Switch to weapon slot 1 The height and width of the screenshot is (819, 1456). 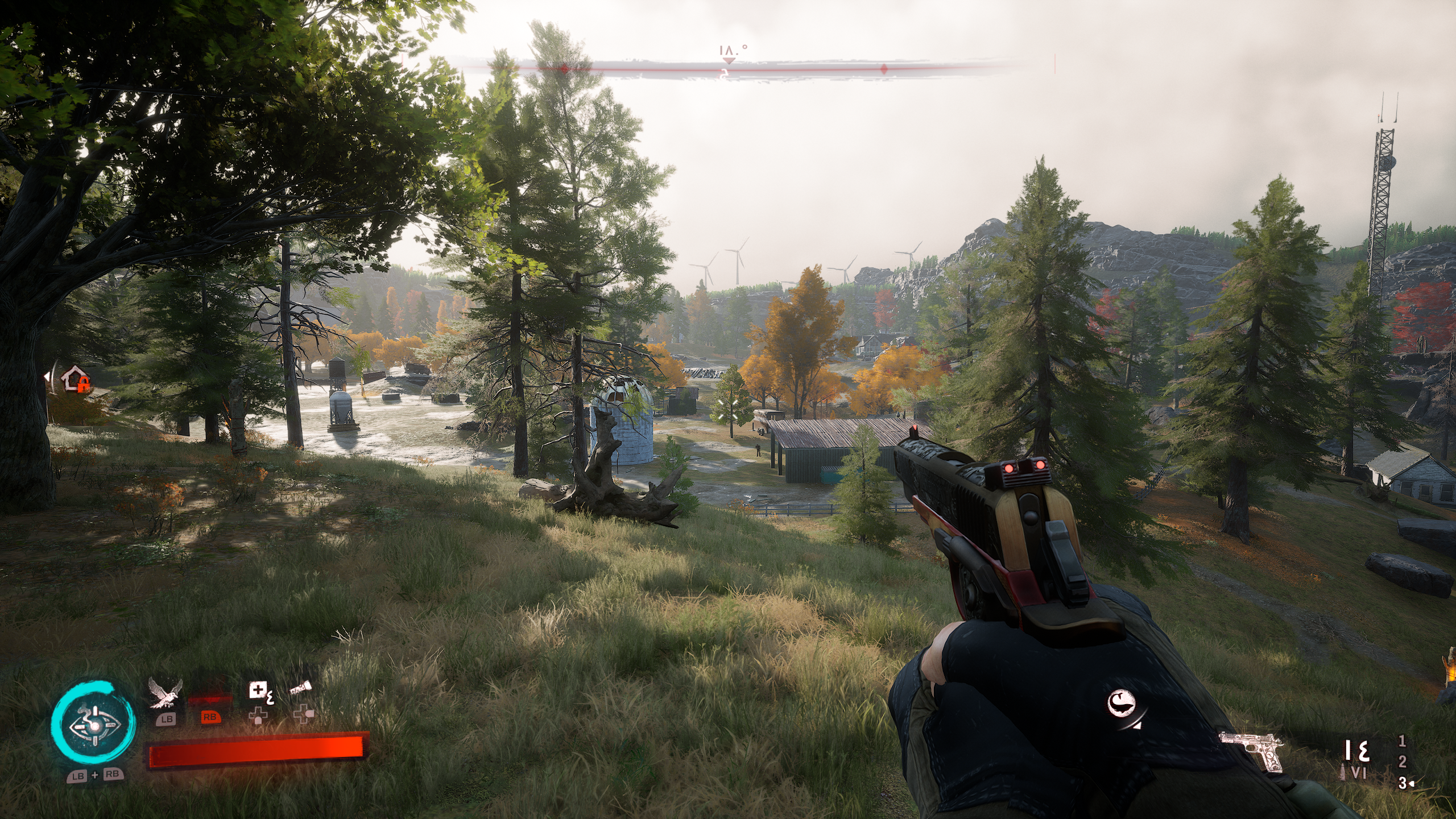pos(1402,741)
